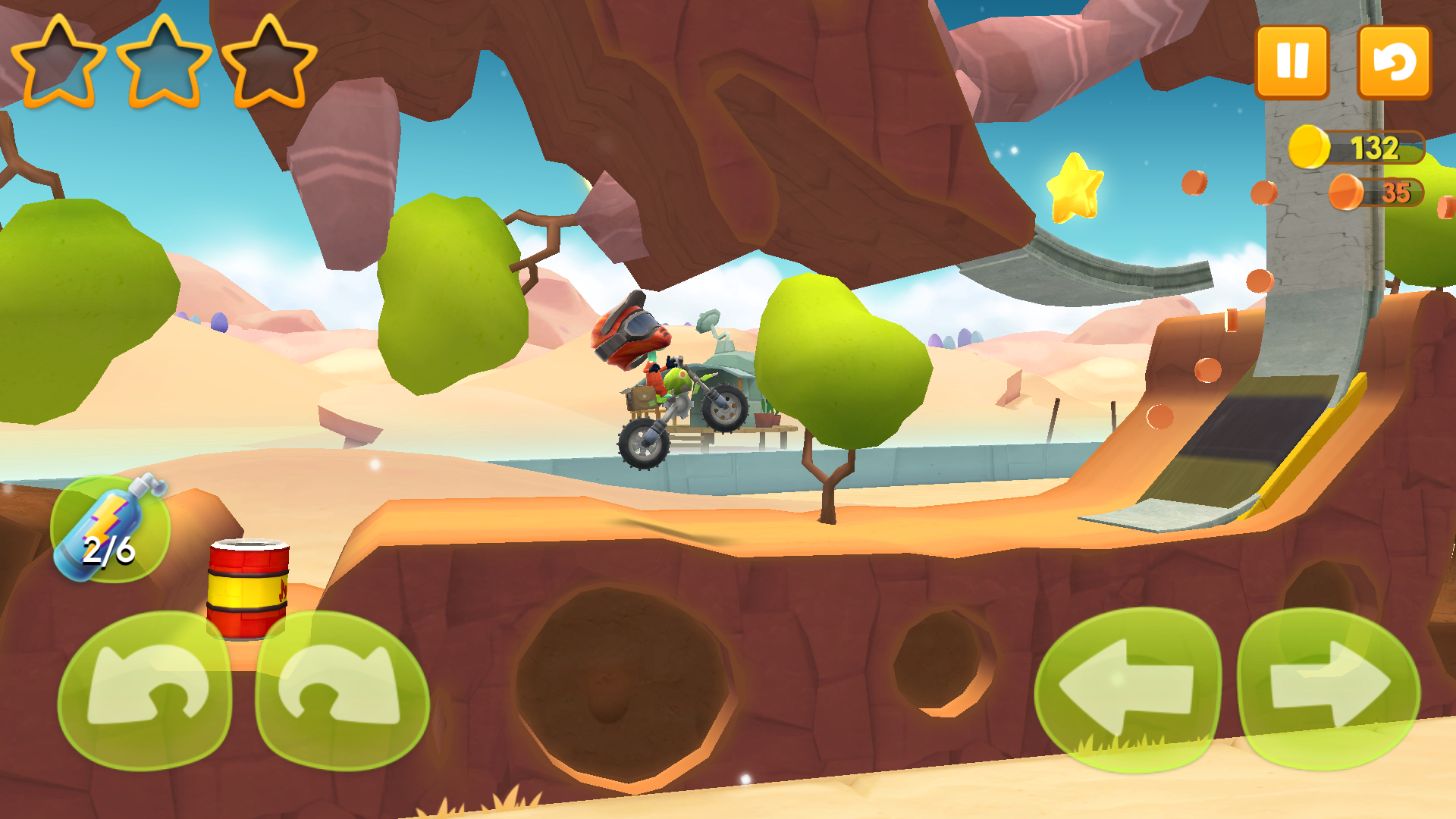
Task: Tap the frontflip rotation control
Action: point(341,694)
